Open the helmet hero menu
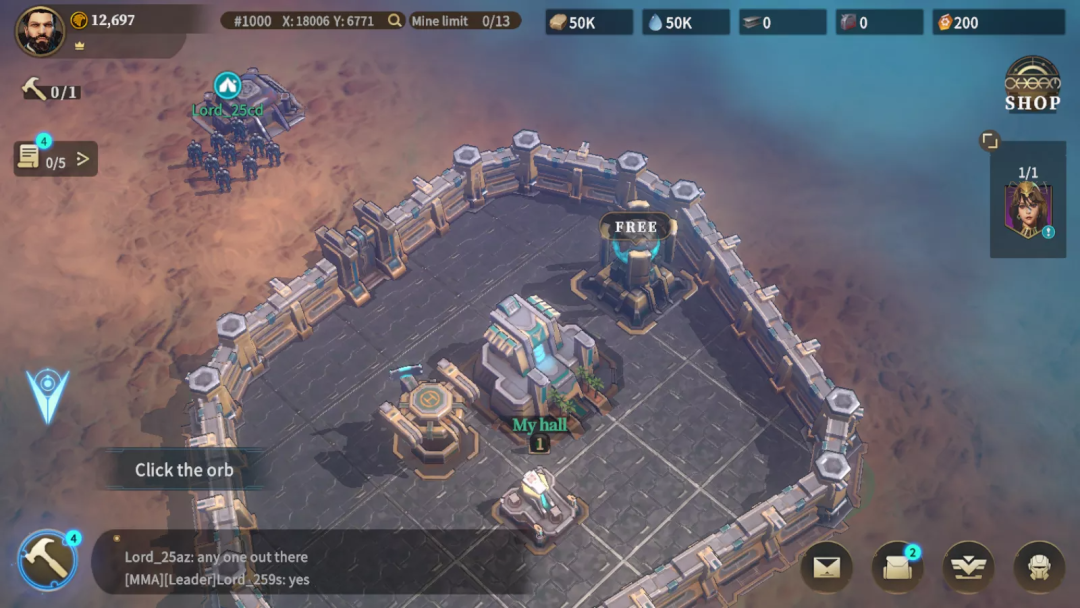The width and height of the screenshot is (1080, 608). pyautogui.click(x=1039, y=568)
